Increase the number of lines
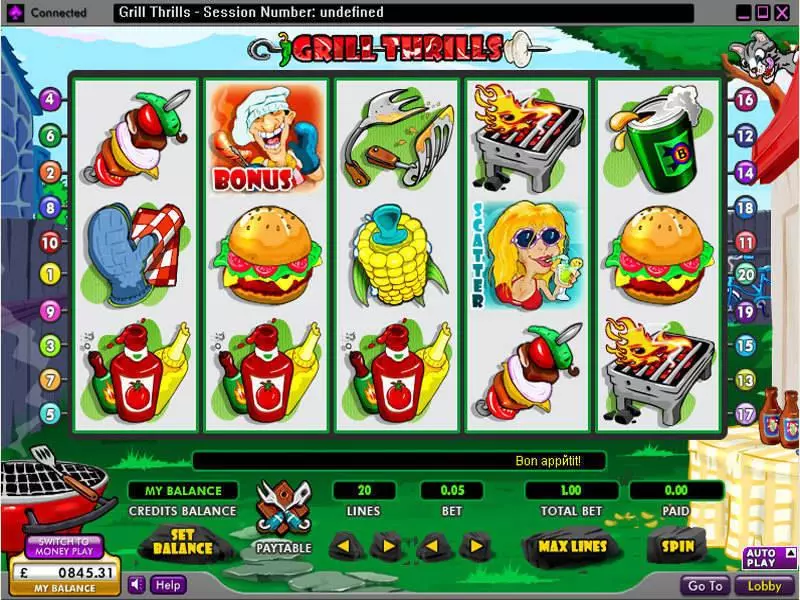 (386, 546)
